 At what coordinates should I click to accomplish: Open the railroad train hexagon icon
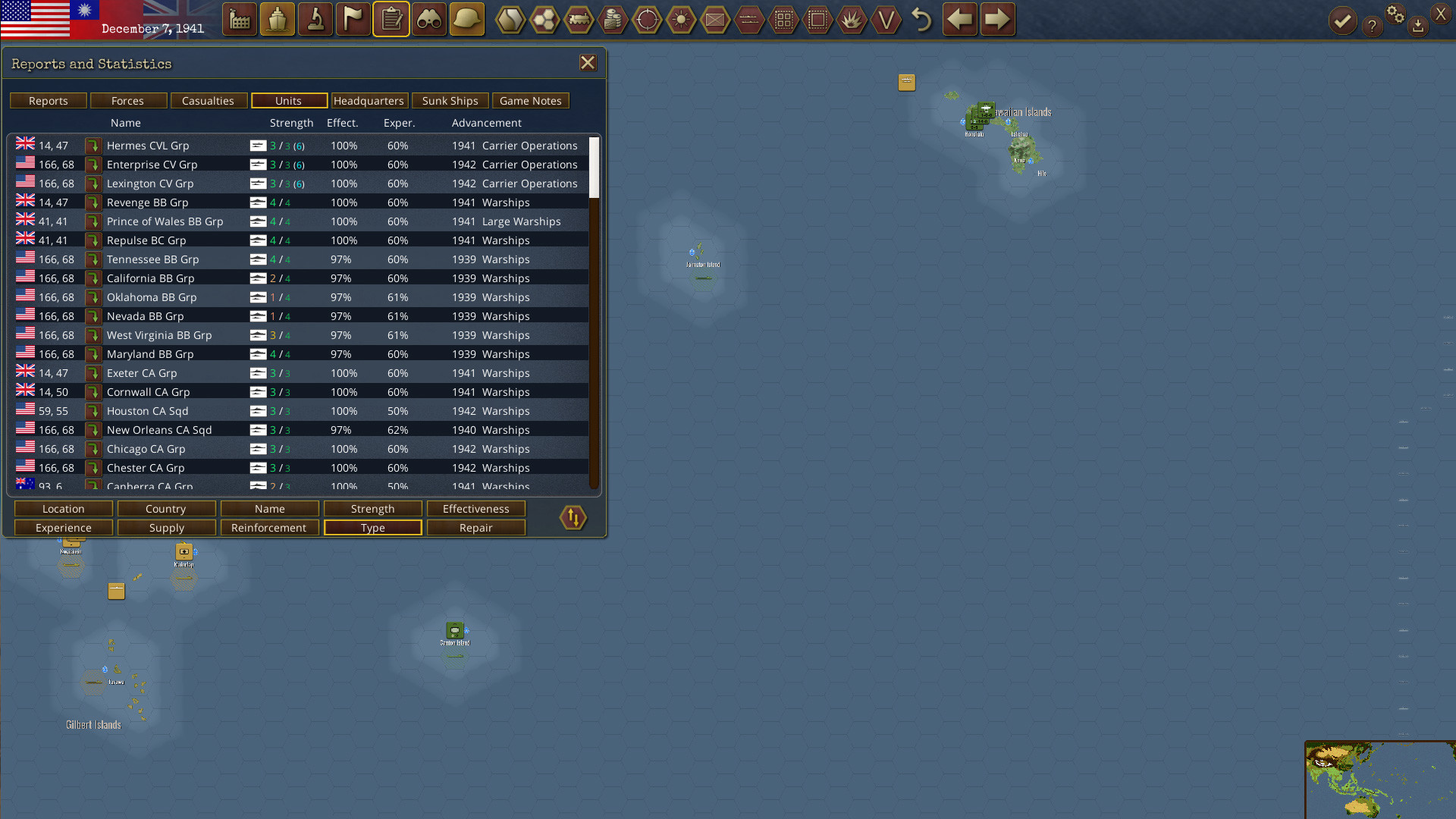coord(579,20)
